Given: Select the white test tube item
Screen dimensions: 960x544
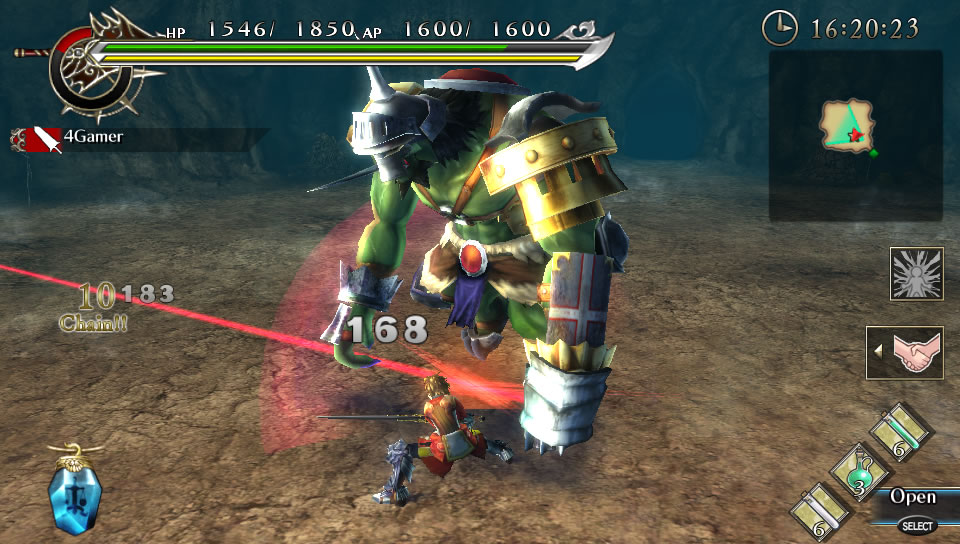Looking at the screenshot, I should point(815,511).
